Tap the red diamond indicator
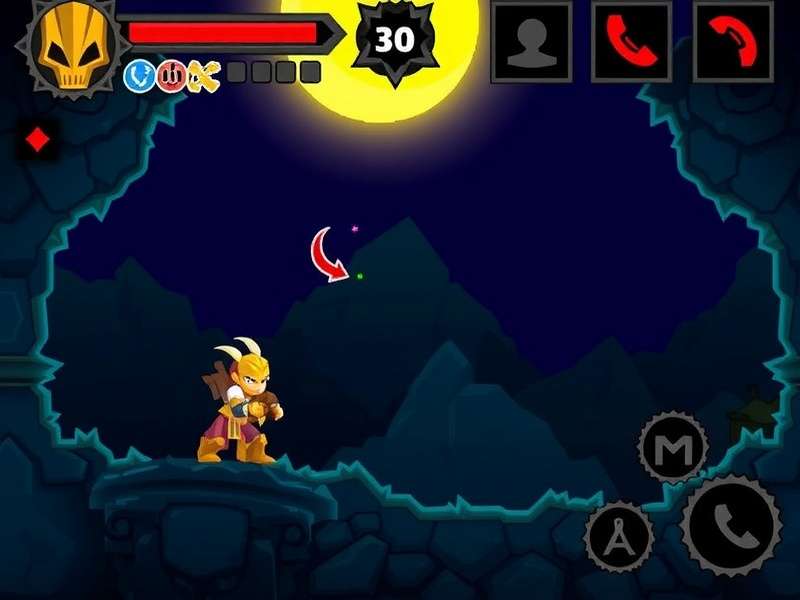The height and width of the screenshot is (600, 800). point(38,141)
